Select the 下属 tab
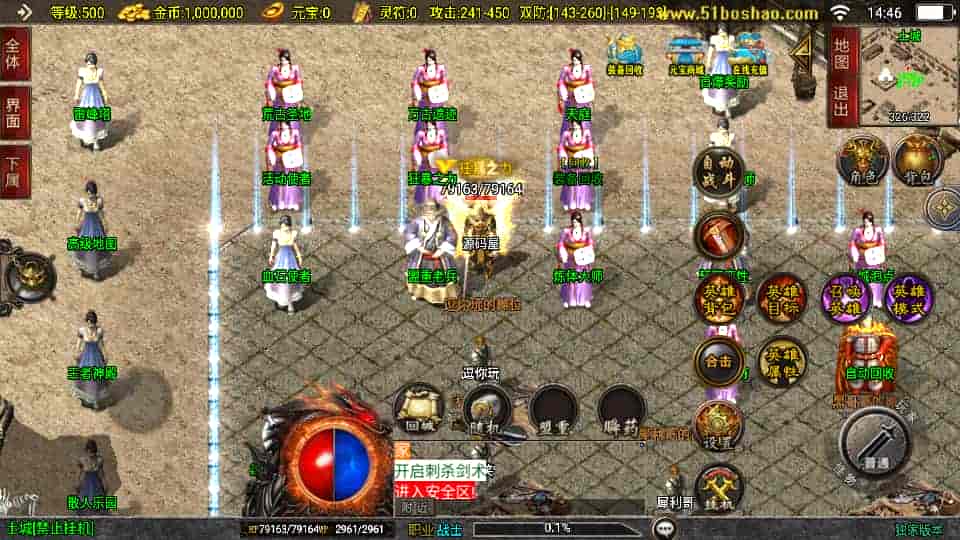This screenshot has width=960, height=540. click(x=14, y=171)
